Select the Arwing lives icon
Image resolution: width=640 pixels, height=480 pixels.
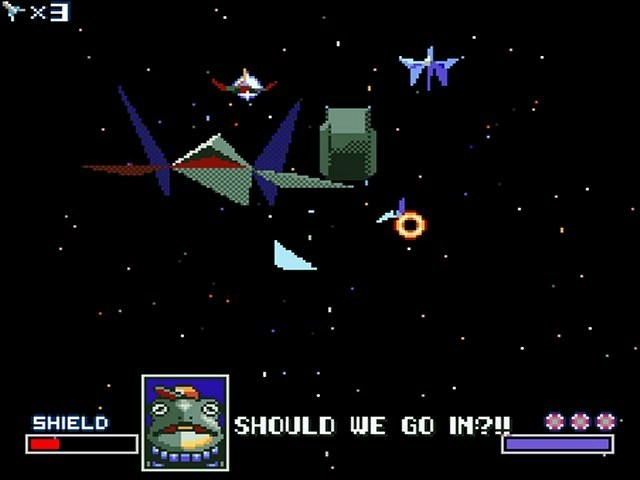pos(15,13)
